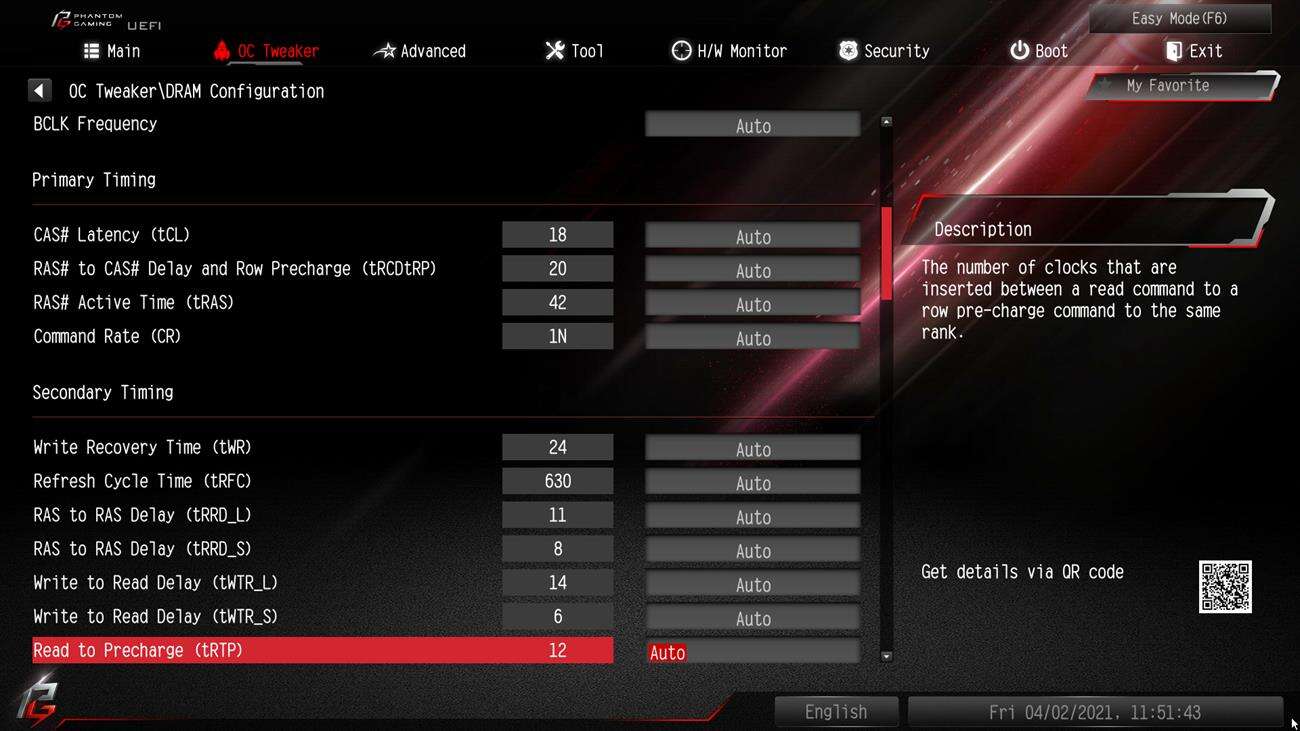The image size is (1300, 731).
Task: Switch to Easy Mode
Action: 1179,19
